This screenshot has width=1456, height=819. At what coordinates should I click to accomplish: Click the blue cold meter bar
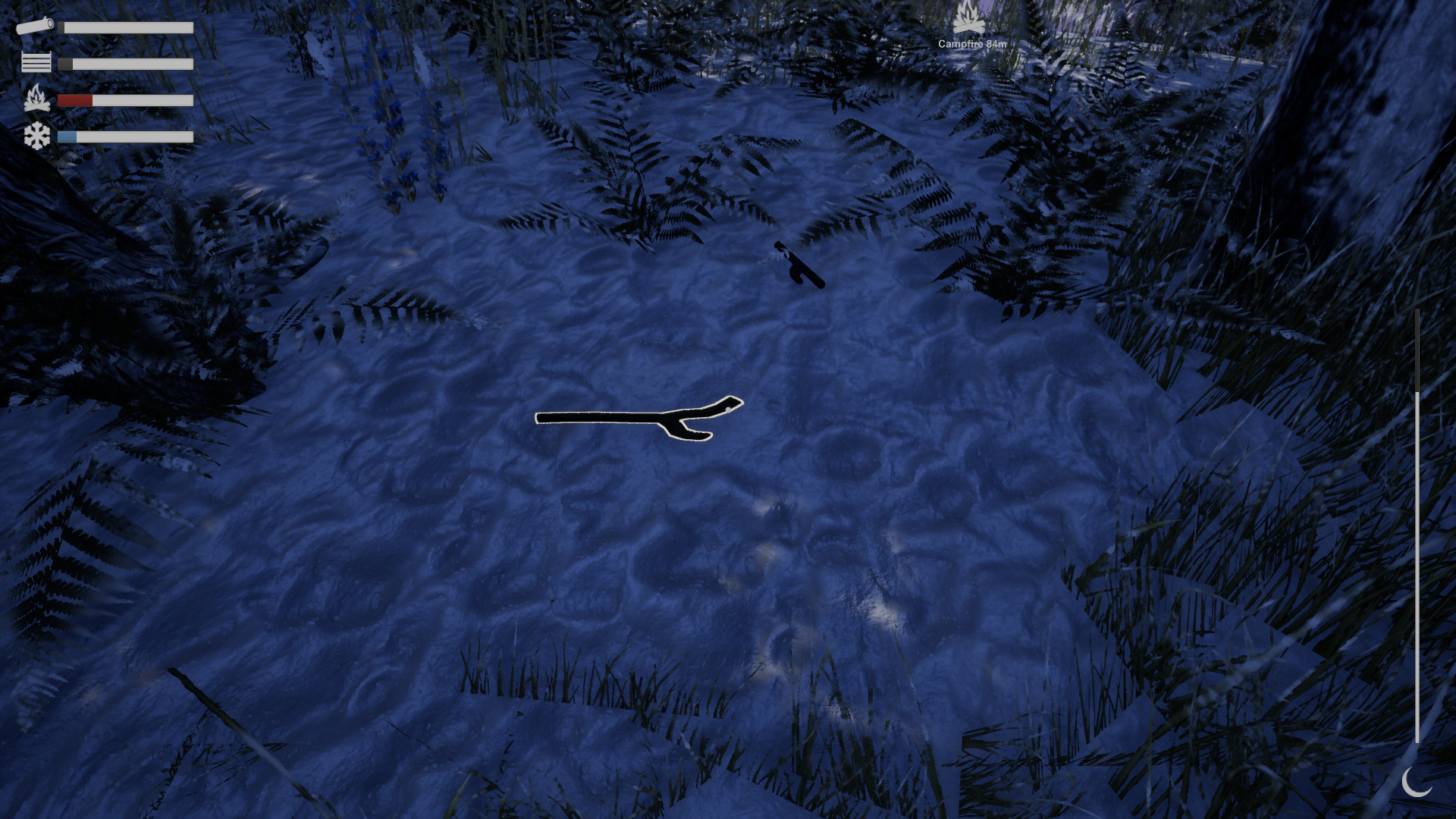coord(67,136)
